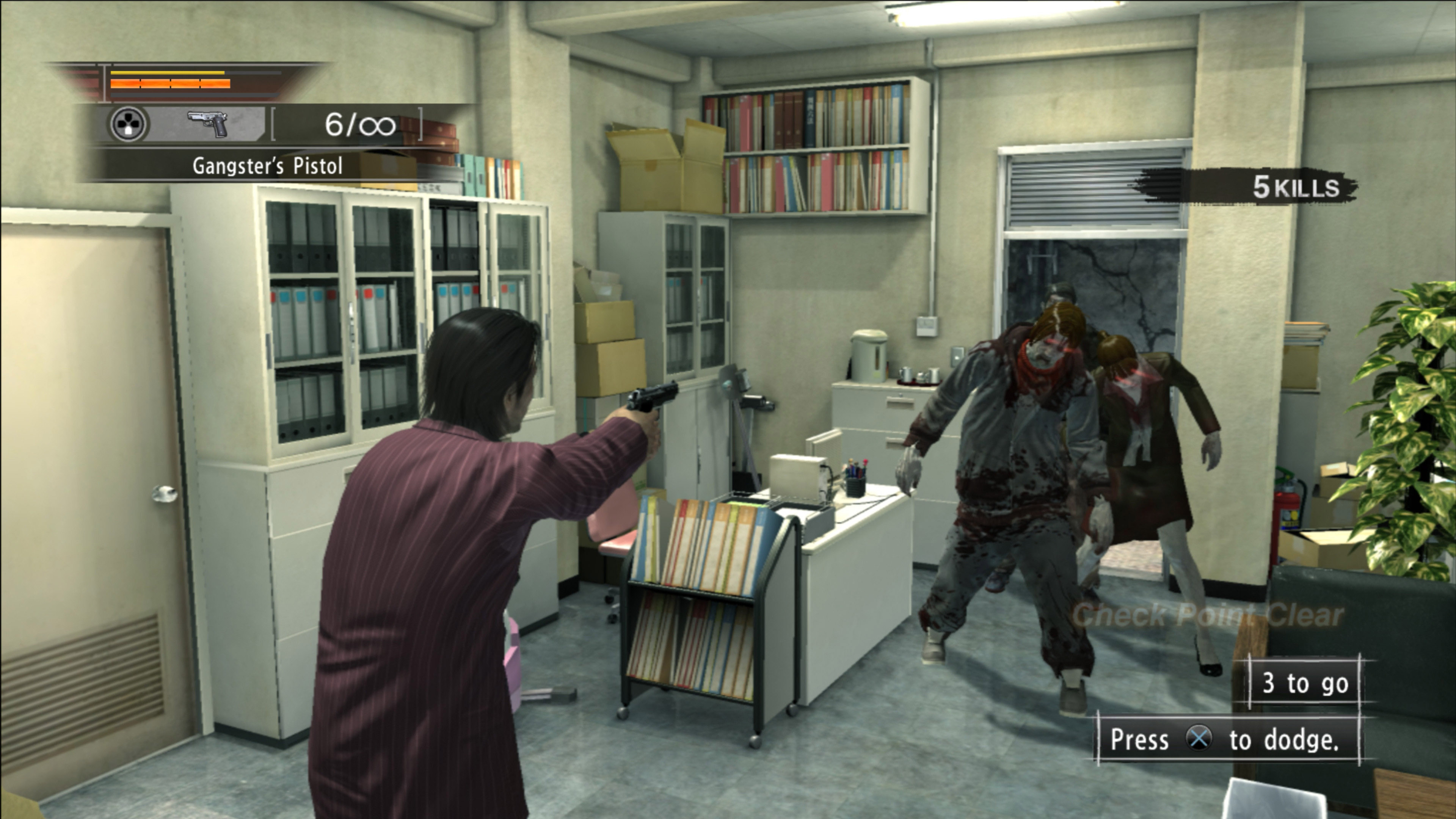Open the d-pad weapon selector icon
Screen dimensions: 1456x819
[x=129, y=124]
